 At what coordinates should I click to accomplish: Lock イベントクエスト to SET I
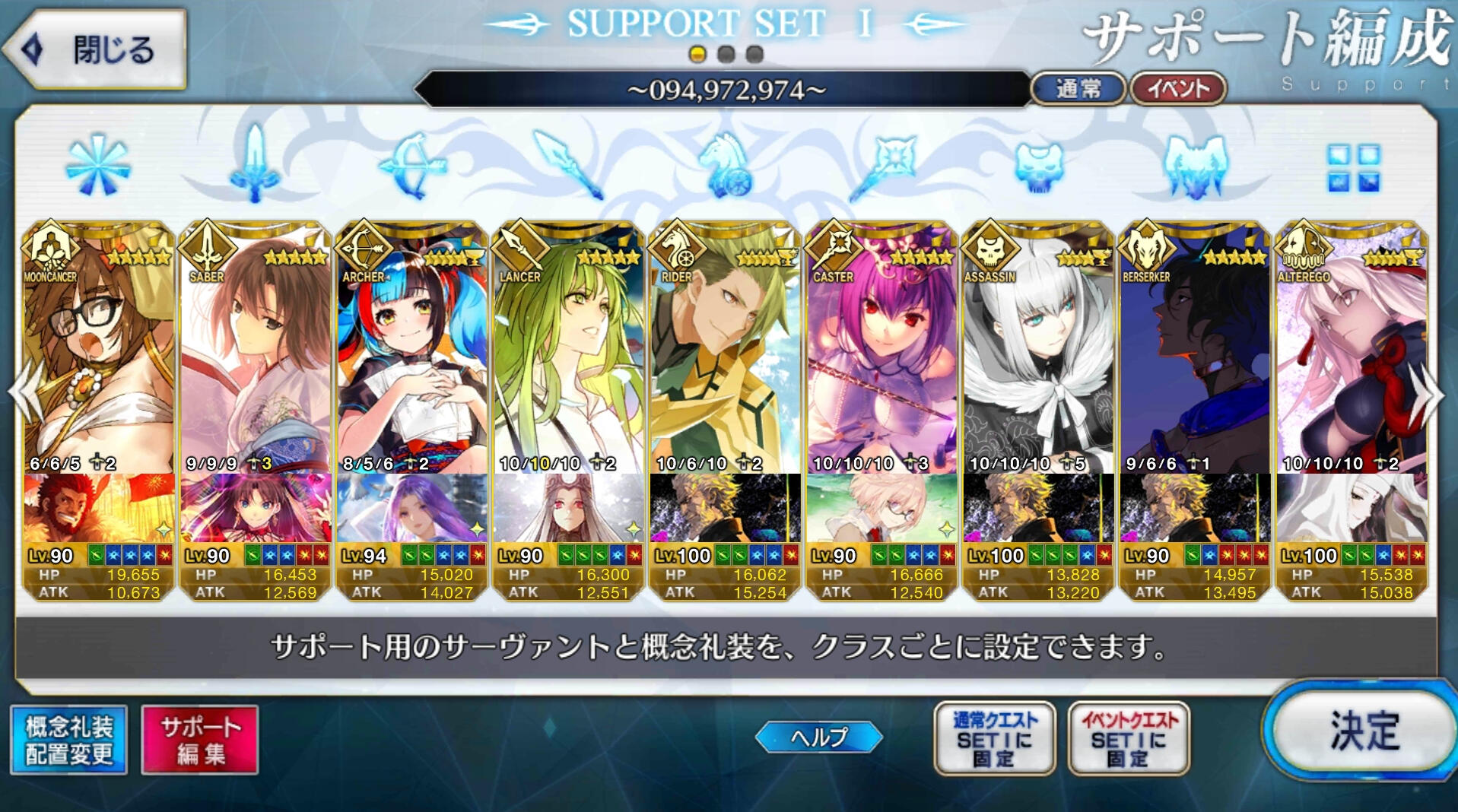point(1129,738)
